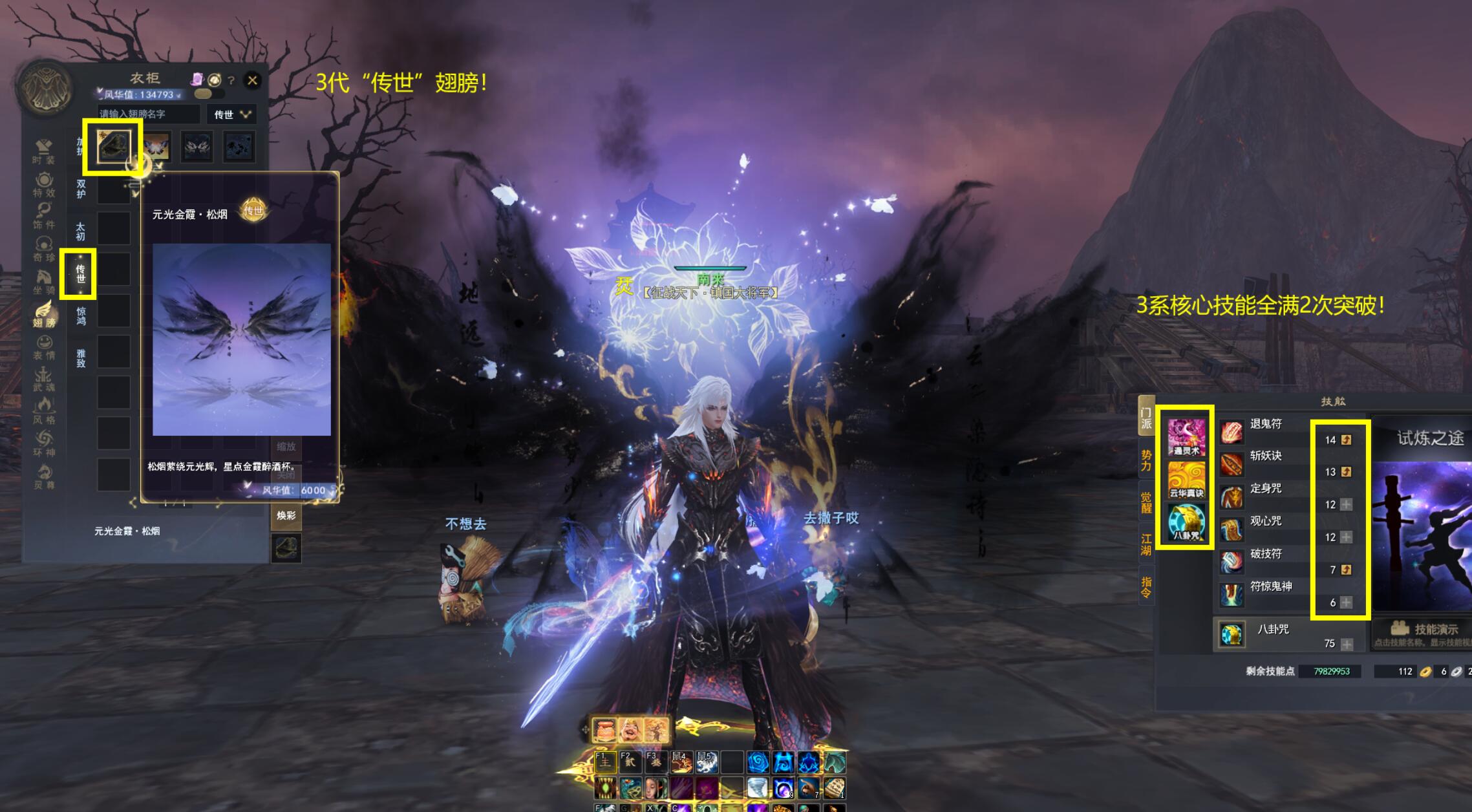This screenshot has height=812, width=1472.
Task: Choose the 云华真诀 skill school
Action: click(x=1186, y=479)
